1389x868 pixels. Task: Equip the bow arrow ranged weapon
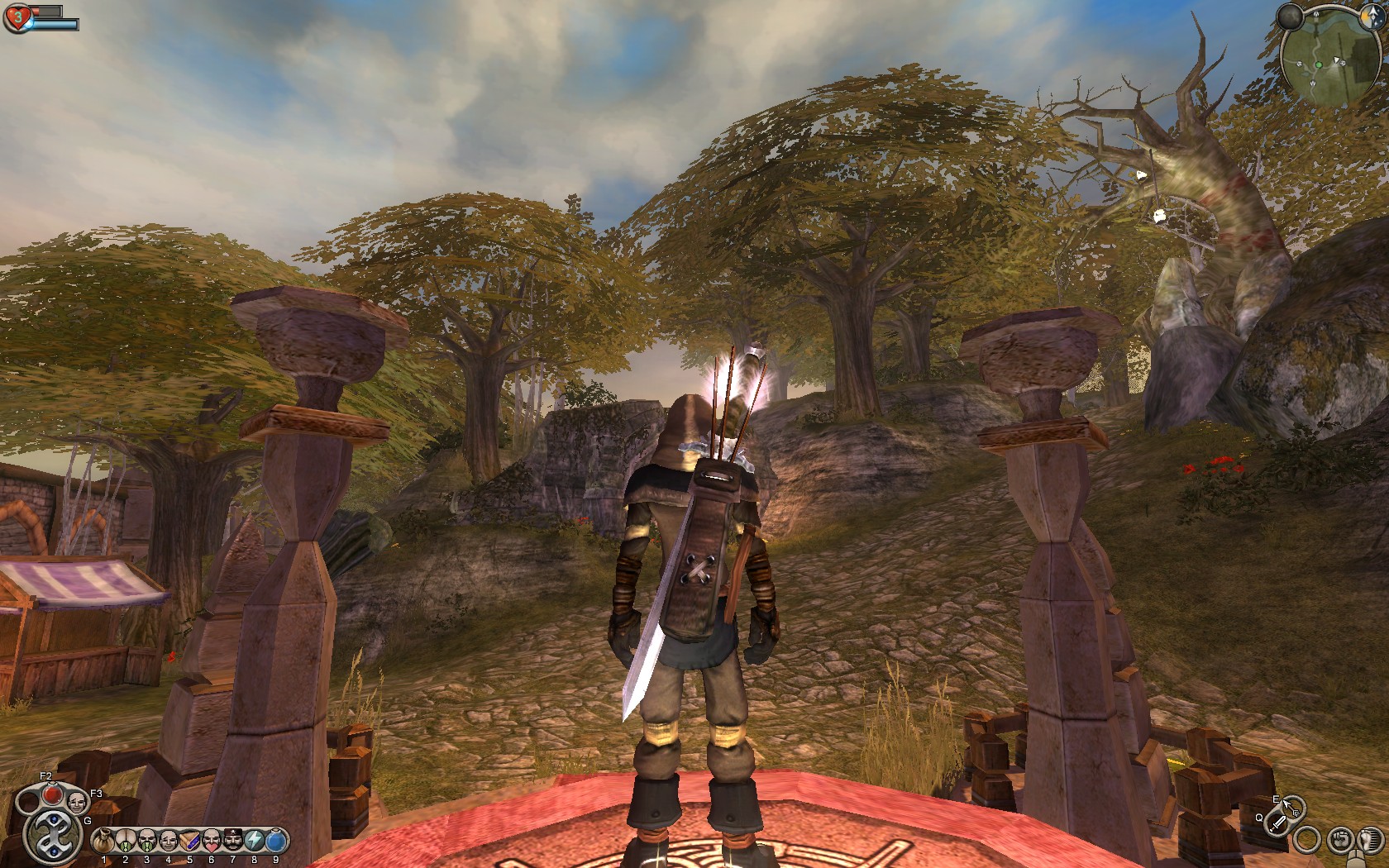(1291, 806)
